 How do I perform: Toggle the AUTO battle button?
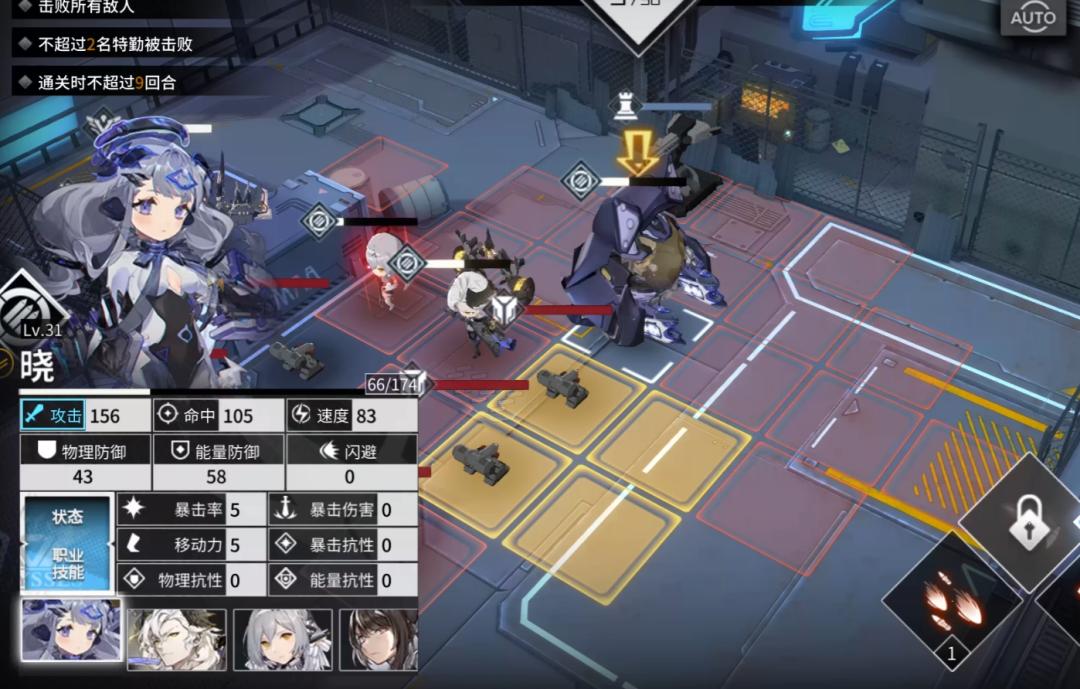[1033, 17]
